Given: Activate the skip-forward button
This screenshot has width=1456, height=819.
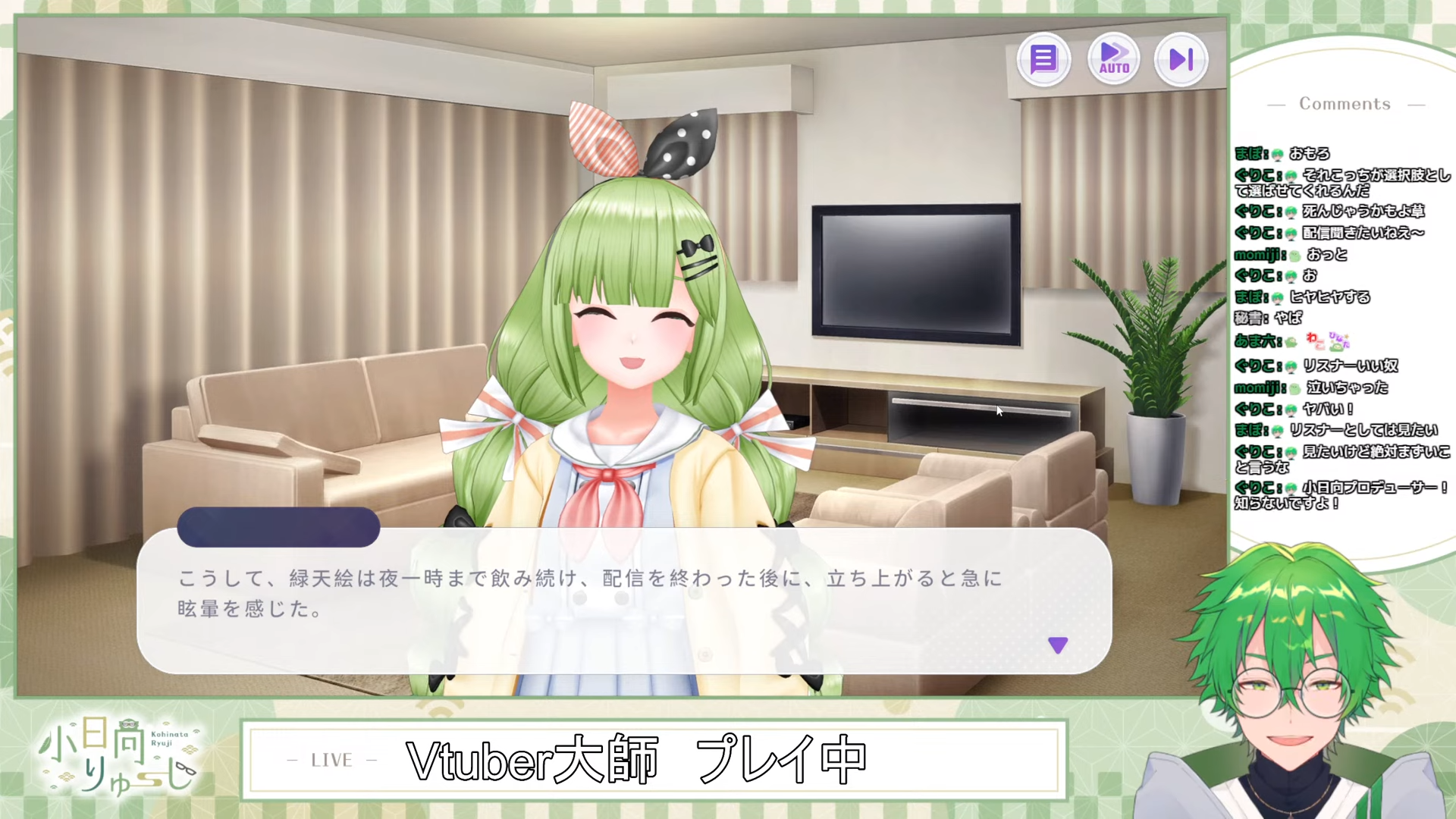Looking at the screenshot, I should pos(1181,58).
